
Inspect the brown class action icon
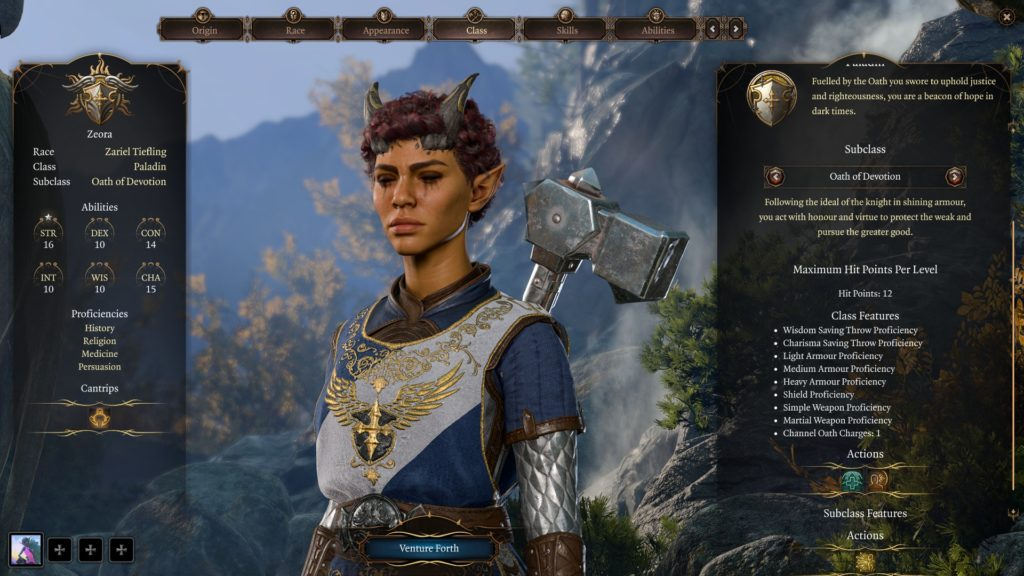tap(878, 481)
